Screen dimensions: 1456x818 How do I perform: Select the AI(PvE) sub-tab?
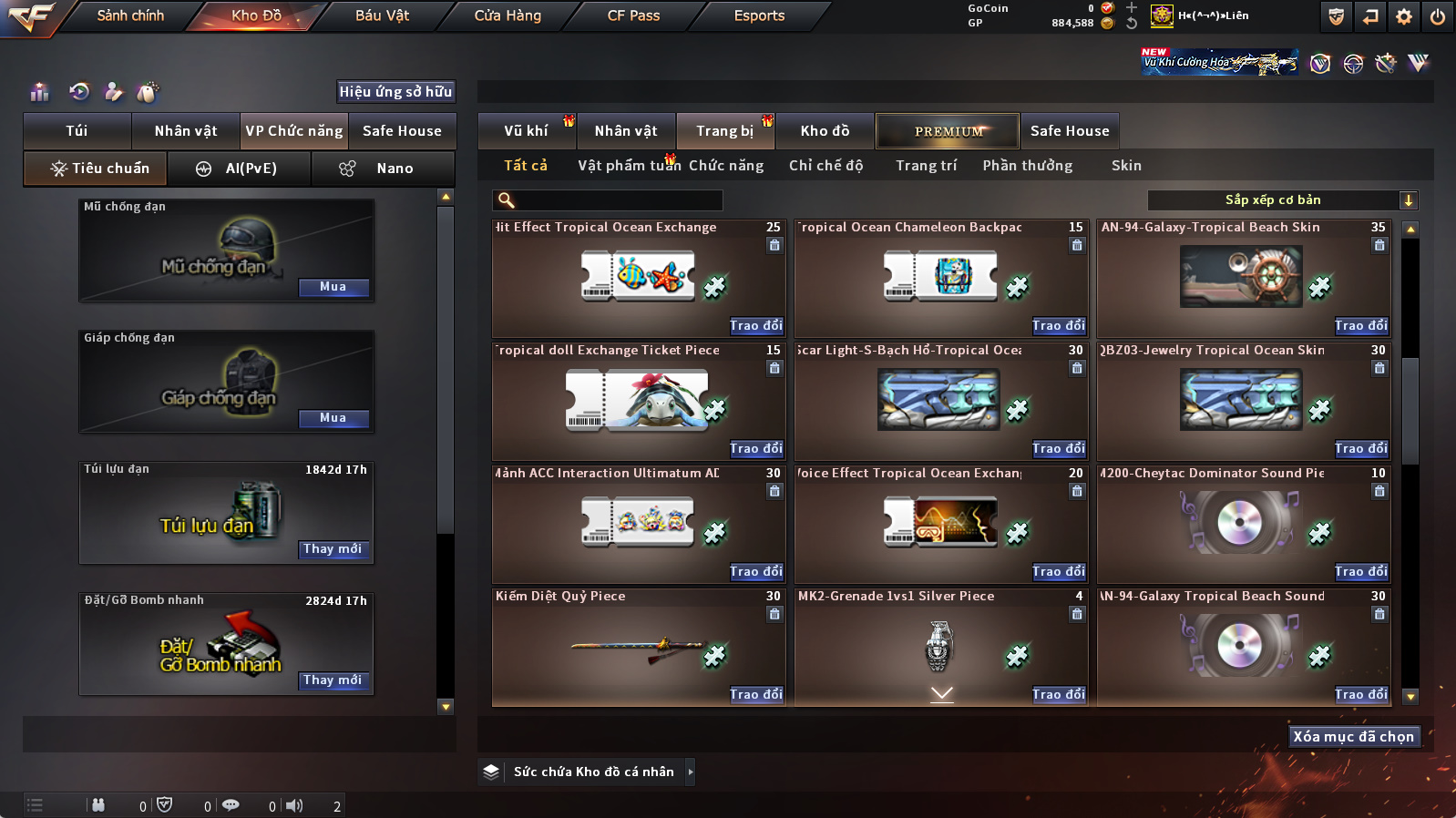pyautogui.click(x=240, y=169)
